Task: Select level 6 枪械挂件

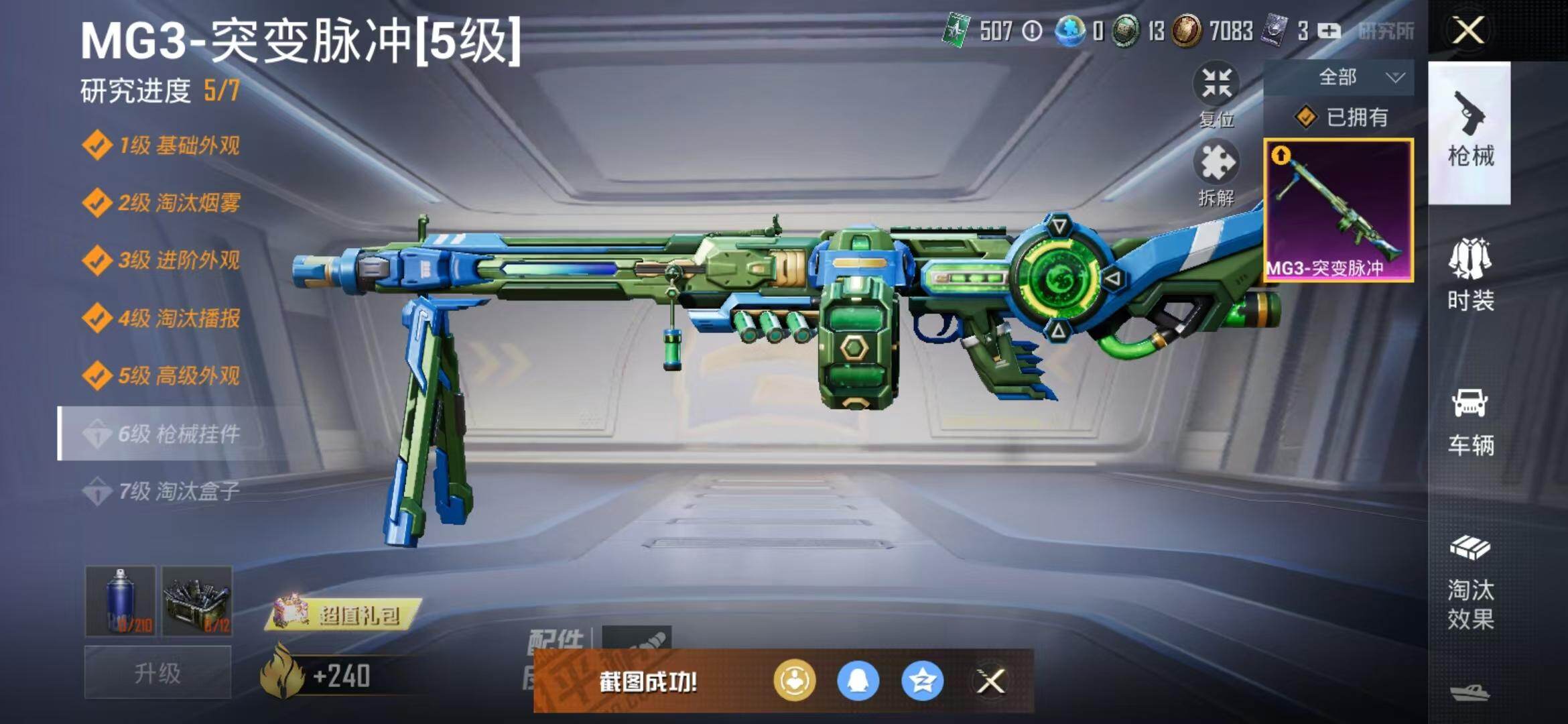Action: [161, 434]
